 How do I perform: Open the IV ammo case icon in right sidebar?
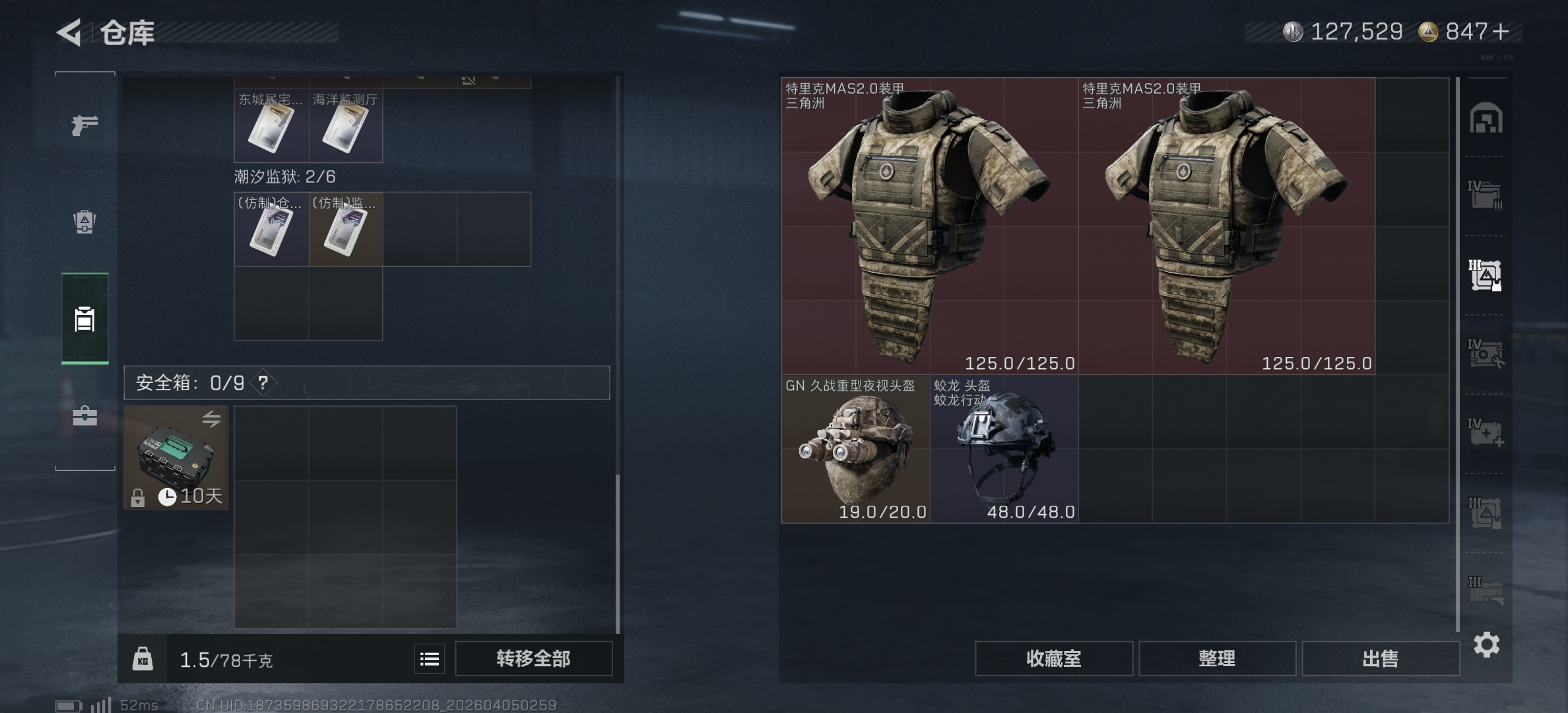click(x=1487, y=353)
